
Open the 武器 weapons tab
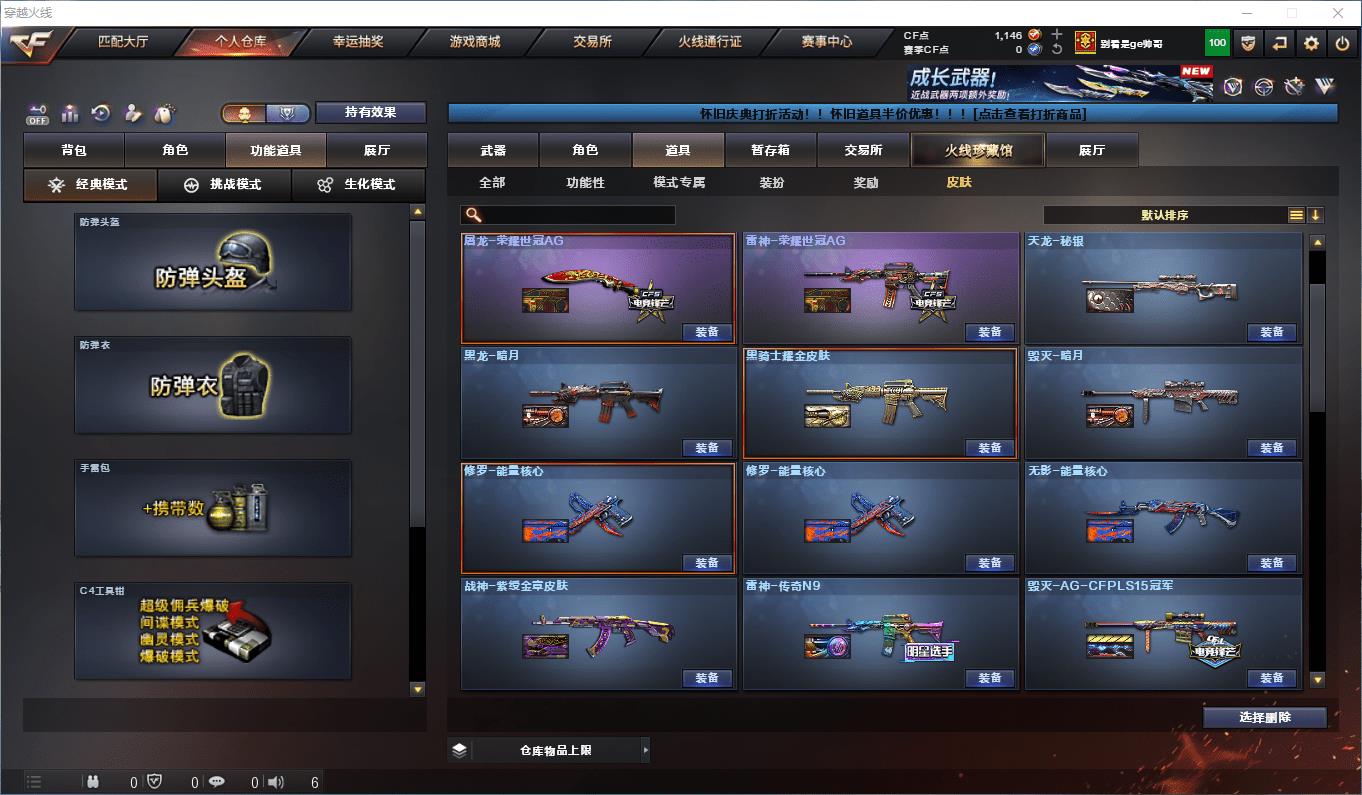click(493, 150)
